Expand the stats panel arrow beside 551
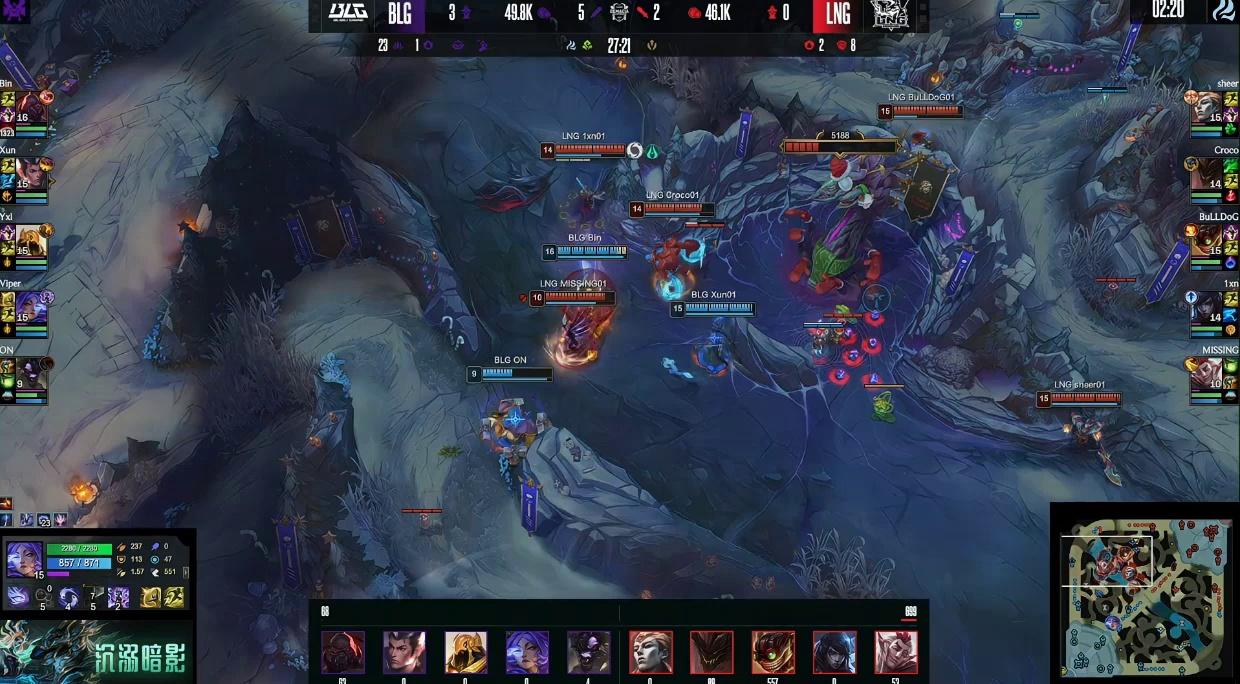Viewport: 1240px width, 684px height. [x=185, y=572]
